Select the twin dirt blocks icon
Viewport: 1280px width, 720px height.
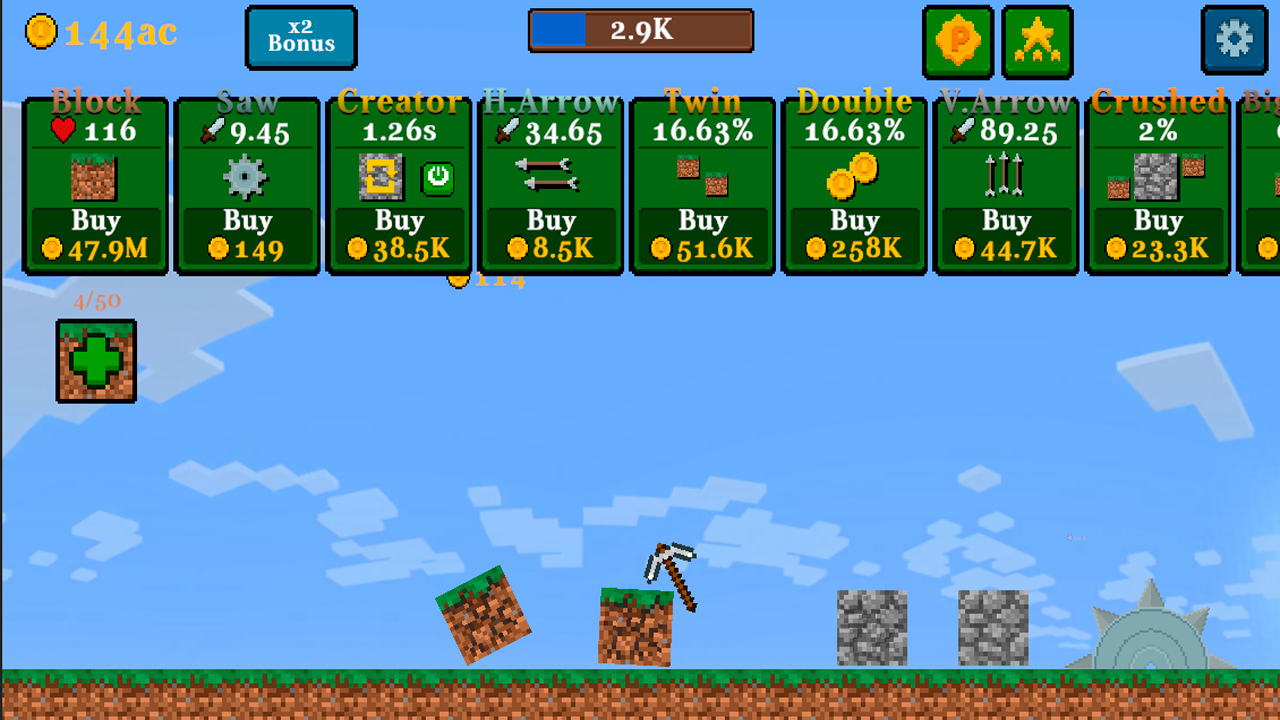(x=703, y=177)
